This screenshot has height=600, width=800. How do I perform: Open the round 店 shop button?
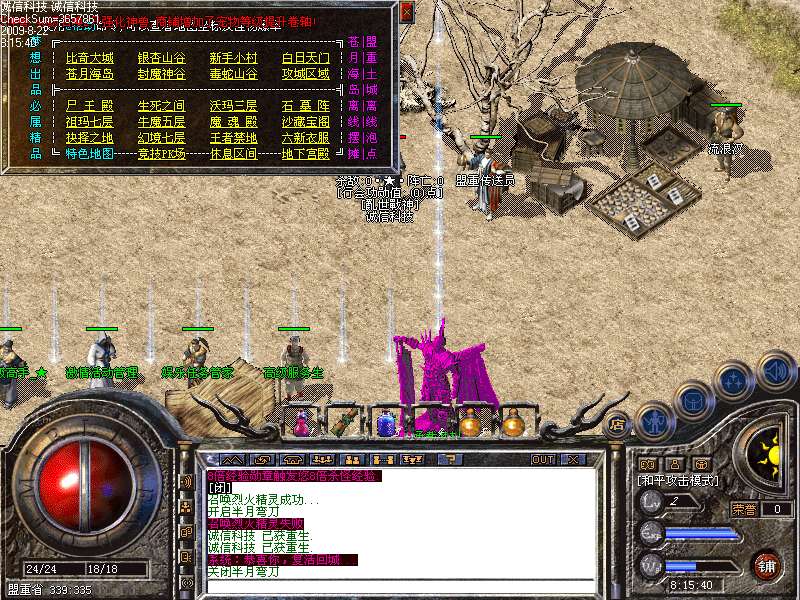point(617,423)
